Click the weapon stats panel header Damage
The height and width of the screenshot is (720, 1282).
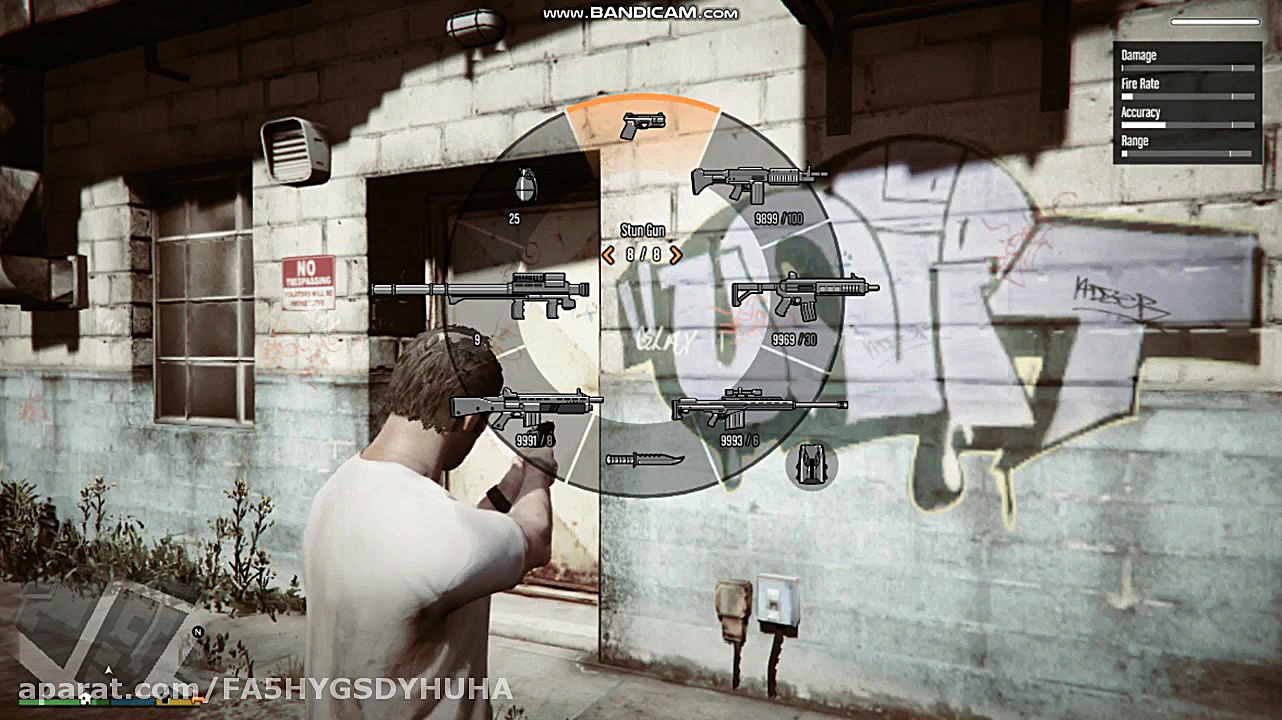pos(1140,55)
